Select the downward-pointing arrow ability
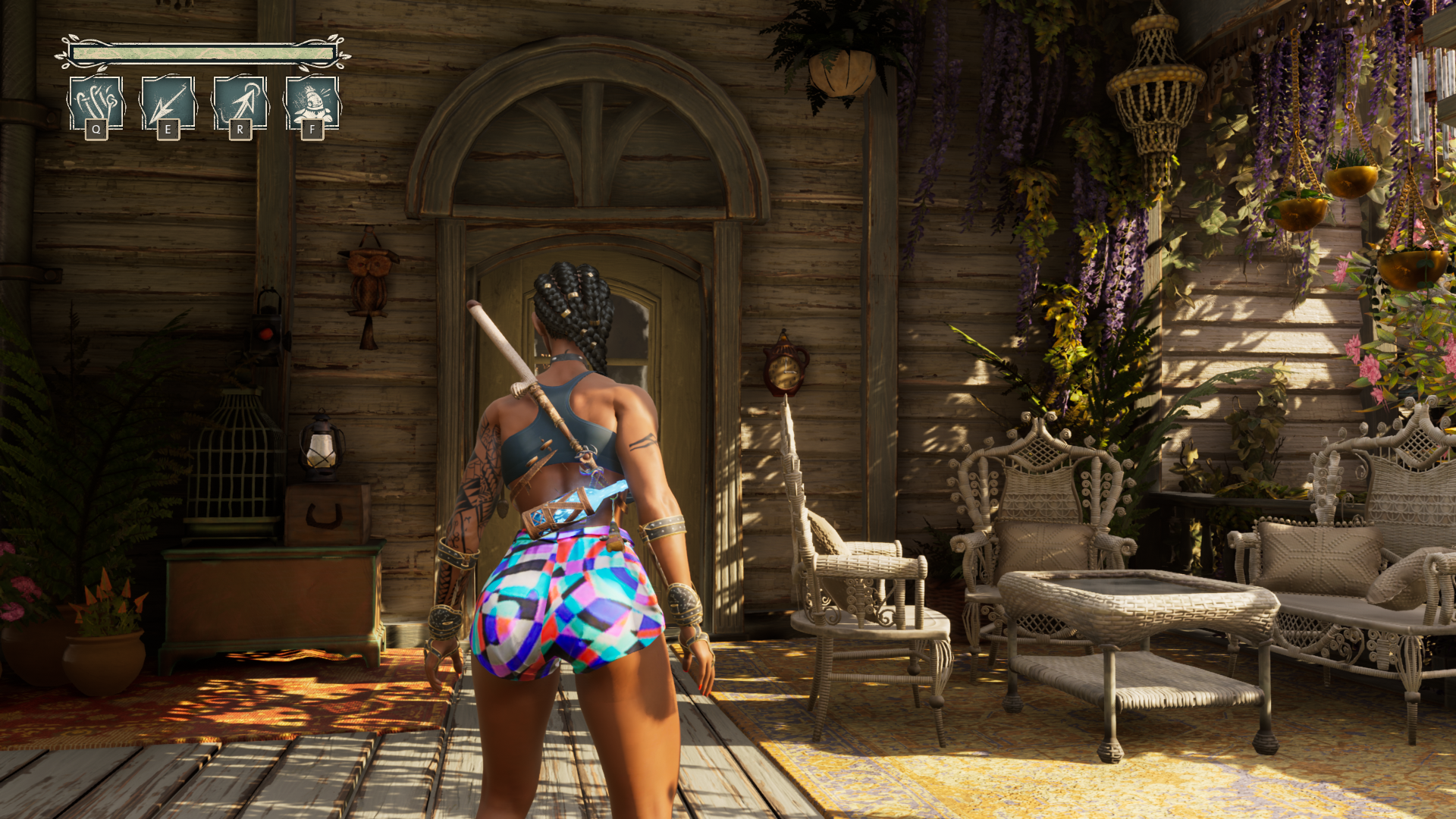This screenshot has width=1456, height=819. point(168,102)
